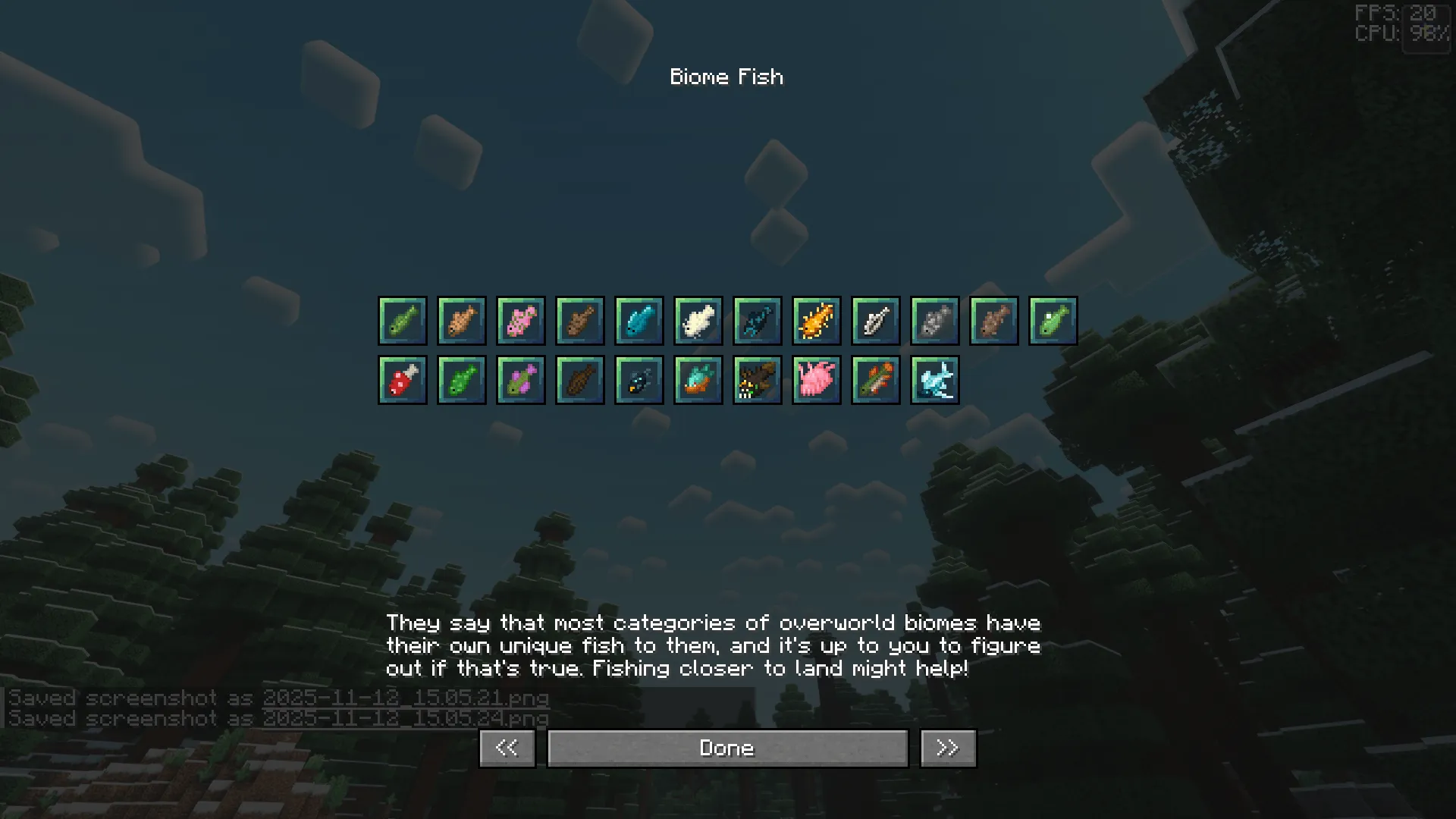Go back to the previous journal page
Screen dimensions: 1456x819
(x=507, y=747)
